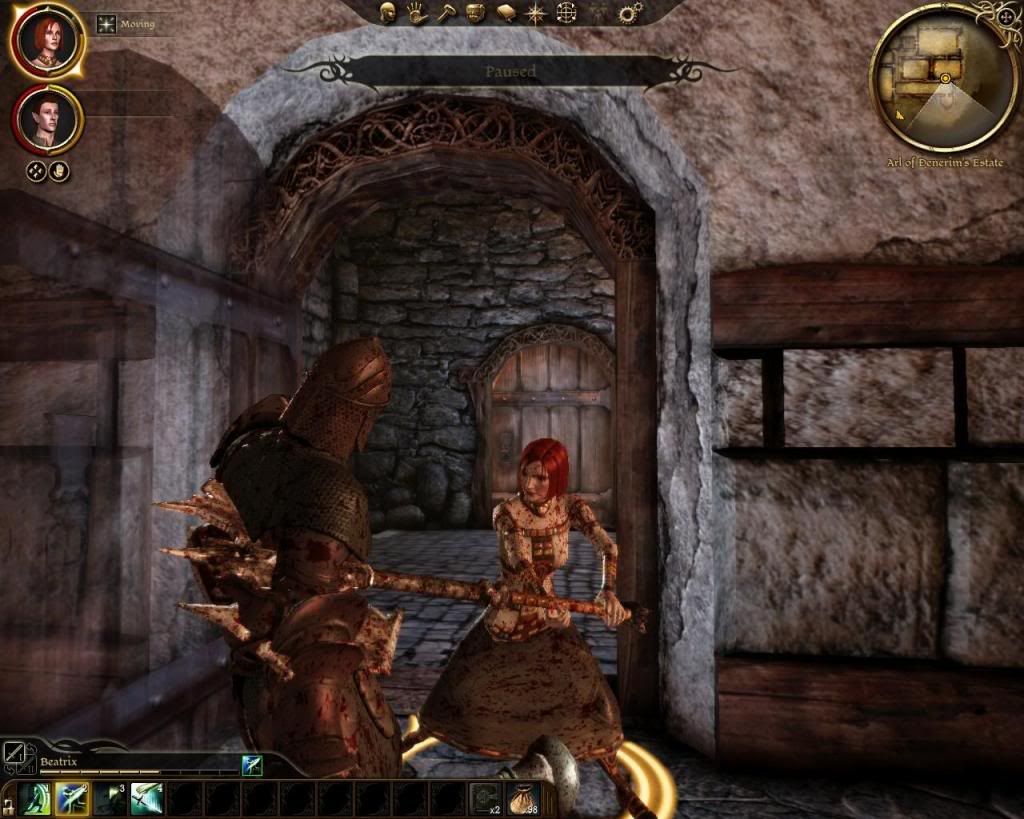Open the inventory chest icon

tap(475, 12)
